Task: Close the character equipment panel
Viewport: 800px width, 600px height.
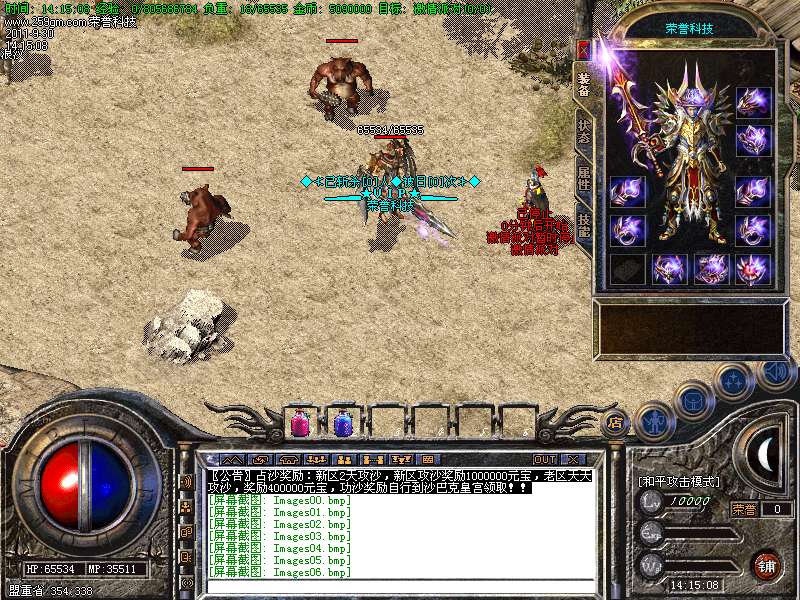Action: (584, 48)
